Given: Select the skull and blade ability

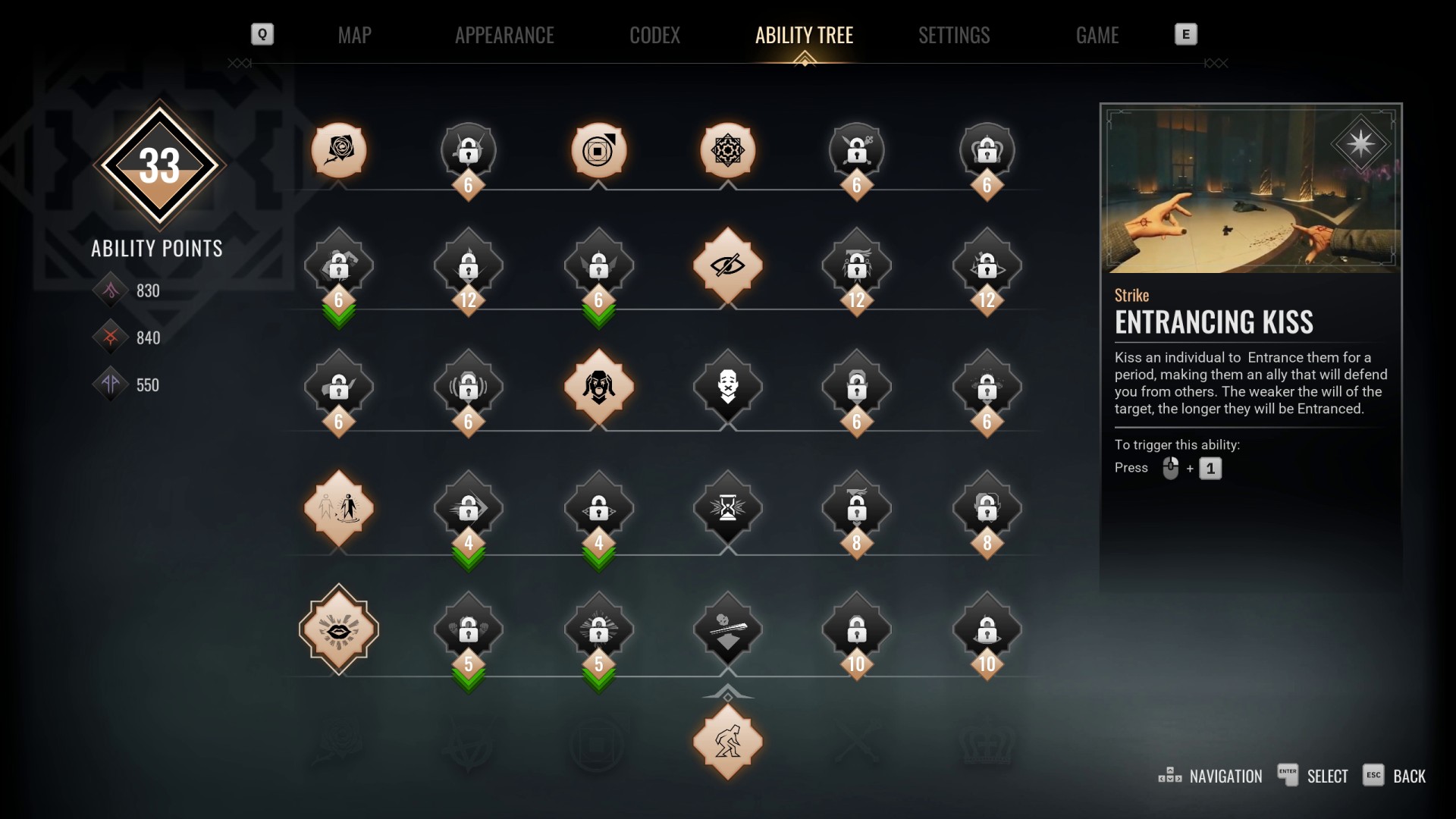Looking at the screenshot, I should [x=727, y=629].
